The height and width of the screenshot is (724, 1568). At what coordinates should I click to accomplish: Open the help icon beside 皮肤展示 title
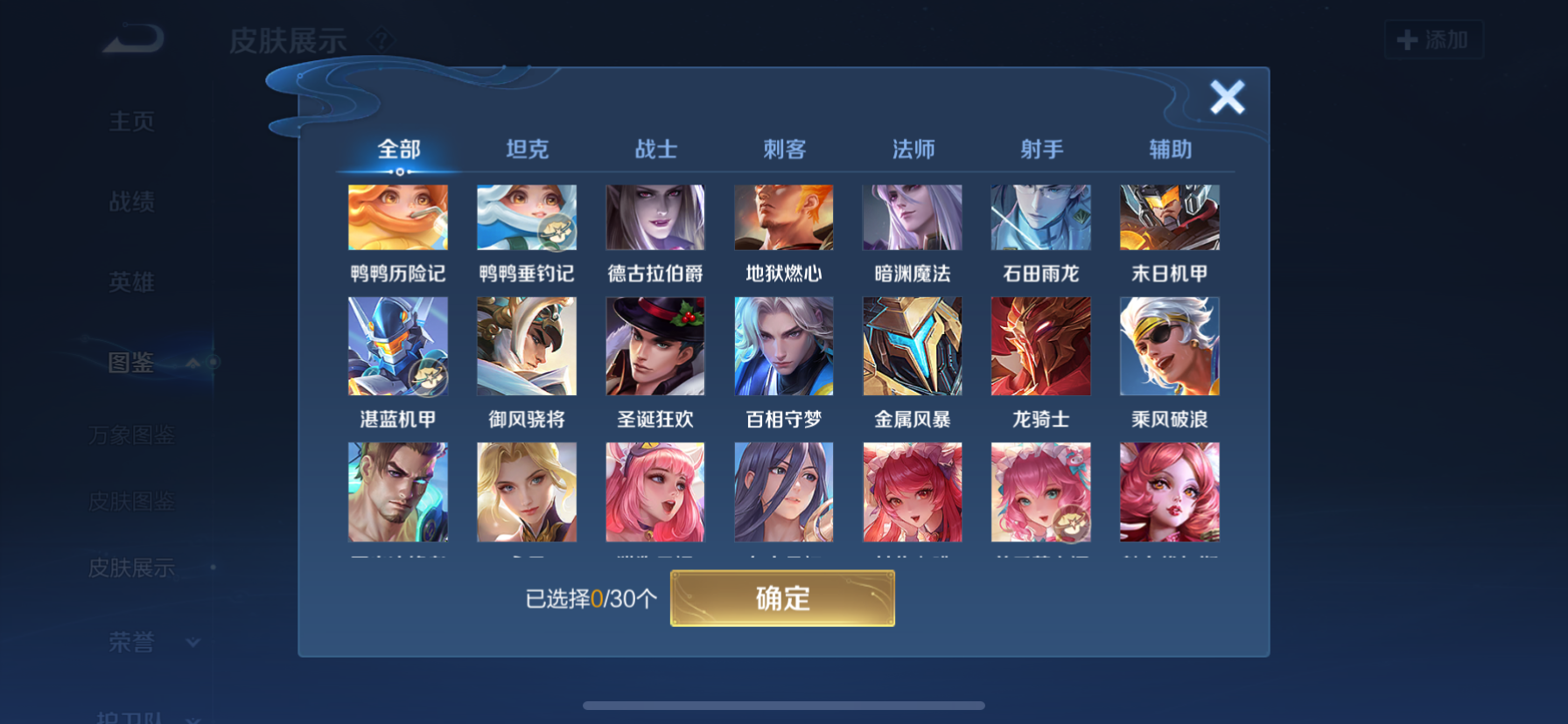(x=382, y=40)
